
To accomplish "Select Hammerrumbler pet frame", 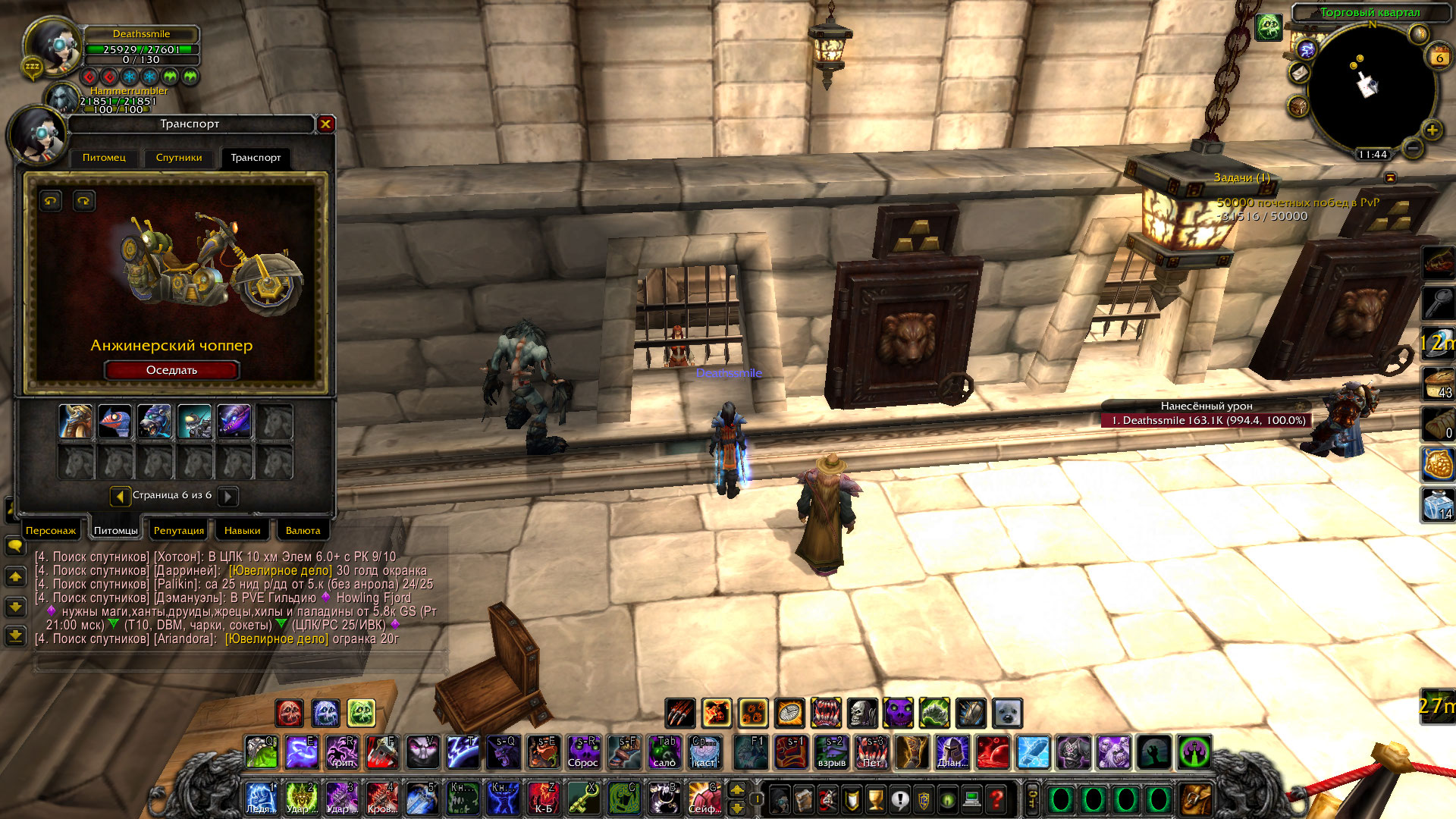I will coord(62,99).
